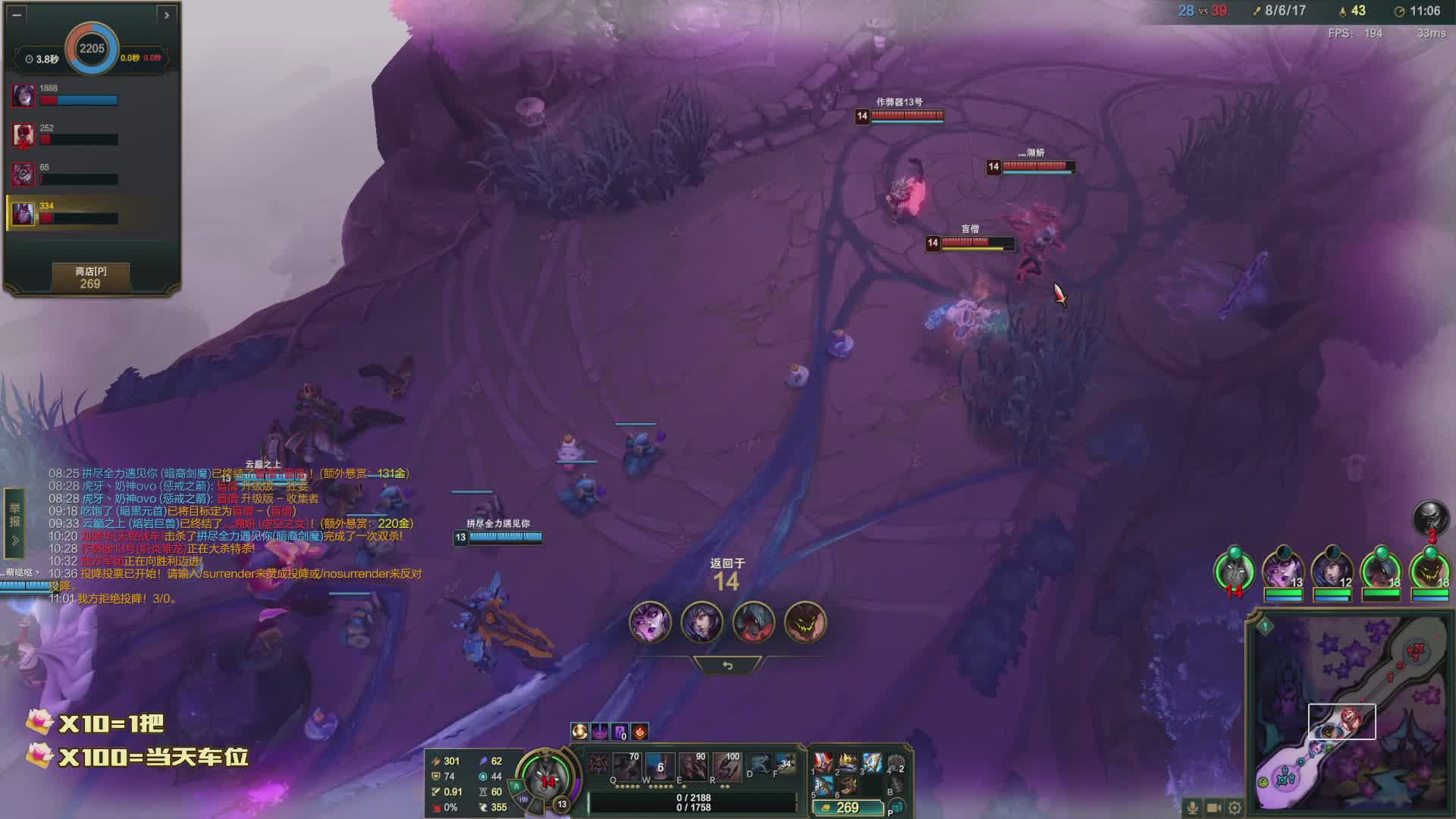Viewport: 1456px width, 819px height.
Task: Click the W ability on cooldown
Action: pyautogui.click(x=660, y=767)
